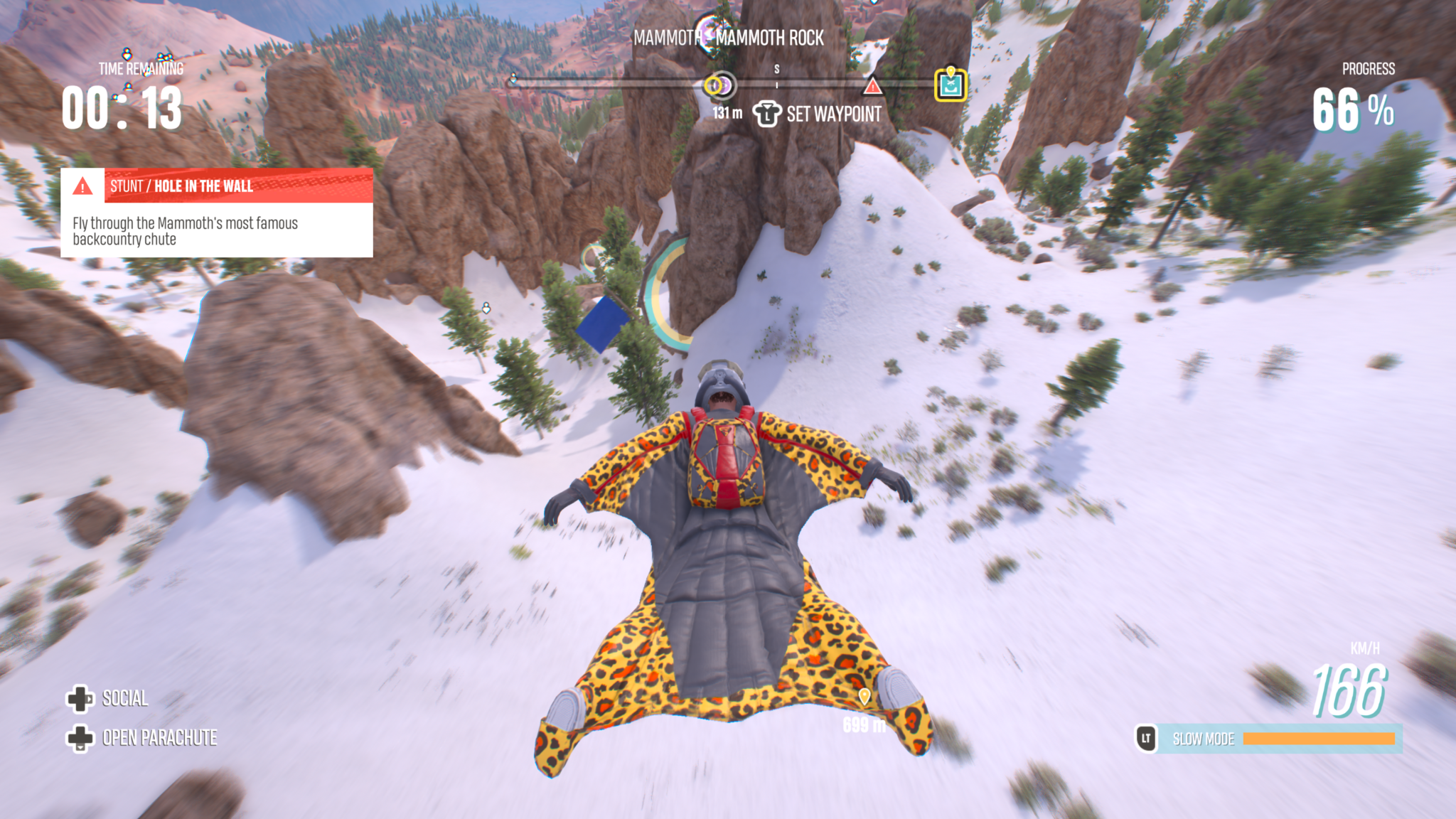Image resolution: width=1456 pixels, height=819 pixels.
Task: Select the red stunt triangle on the compass
Action: point(872,87)
